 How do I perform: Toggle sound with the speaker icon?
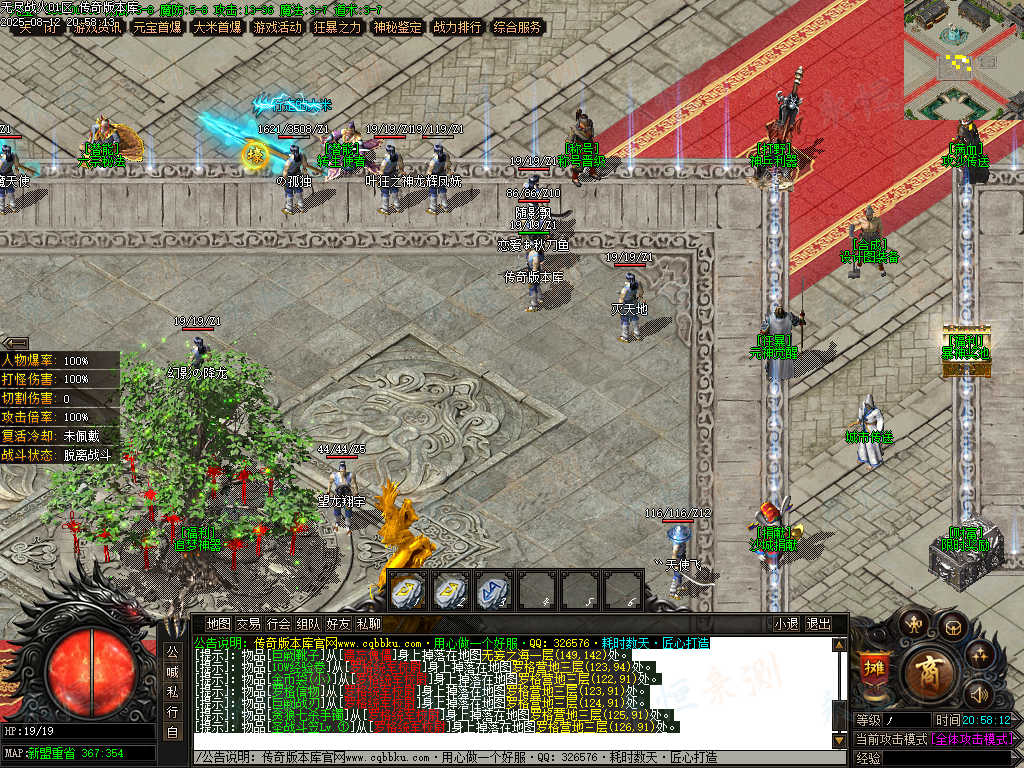[x=977, y=692]
